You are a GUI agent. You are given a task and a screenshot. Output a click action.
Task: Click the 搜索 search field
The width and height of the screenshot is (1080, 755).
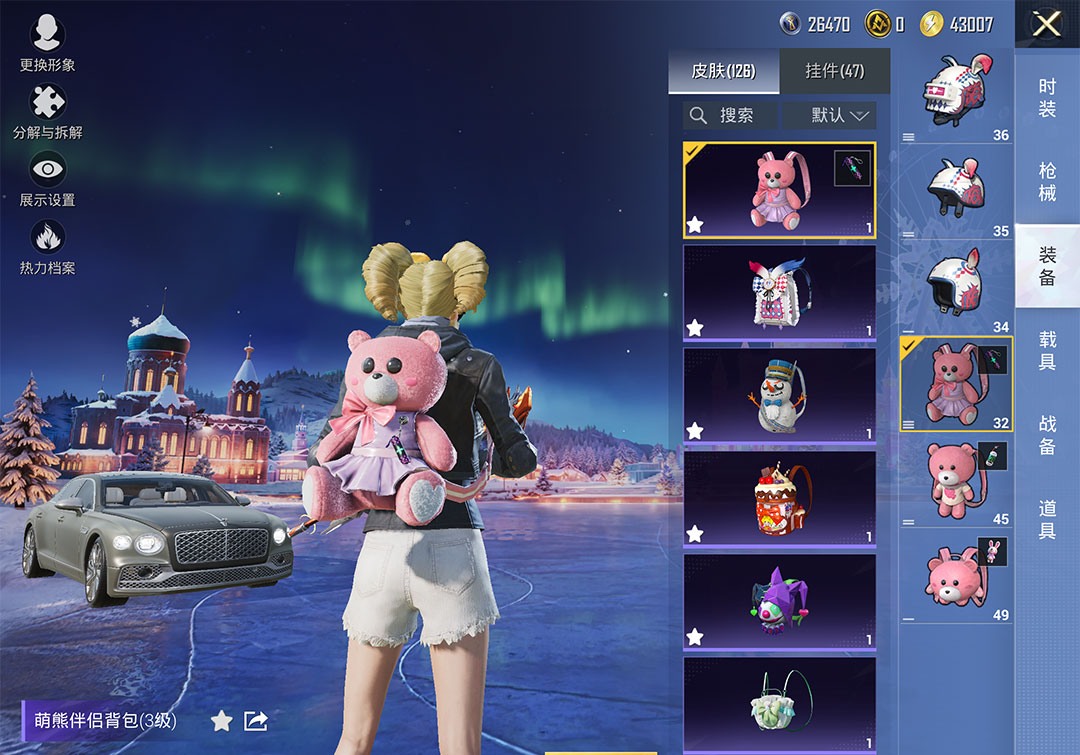(730, 115)
